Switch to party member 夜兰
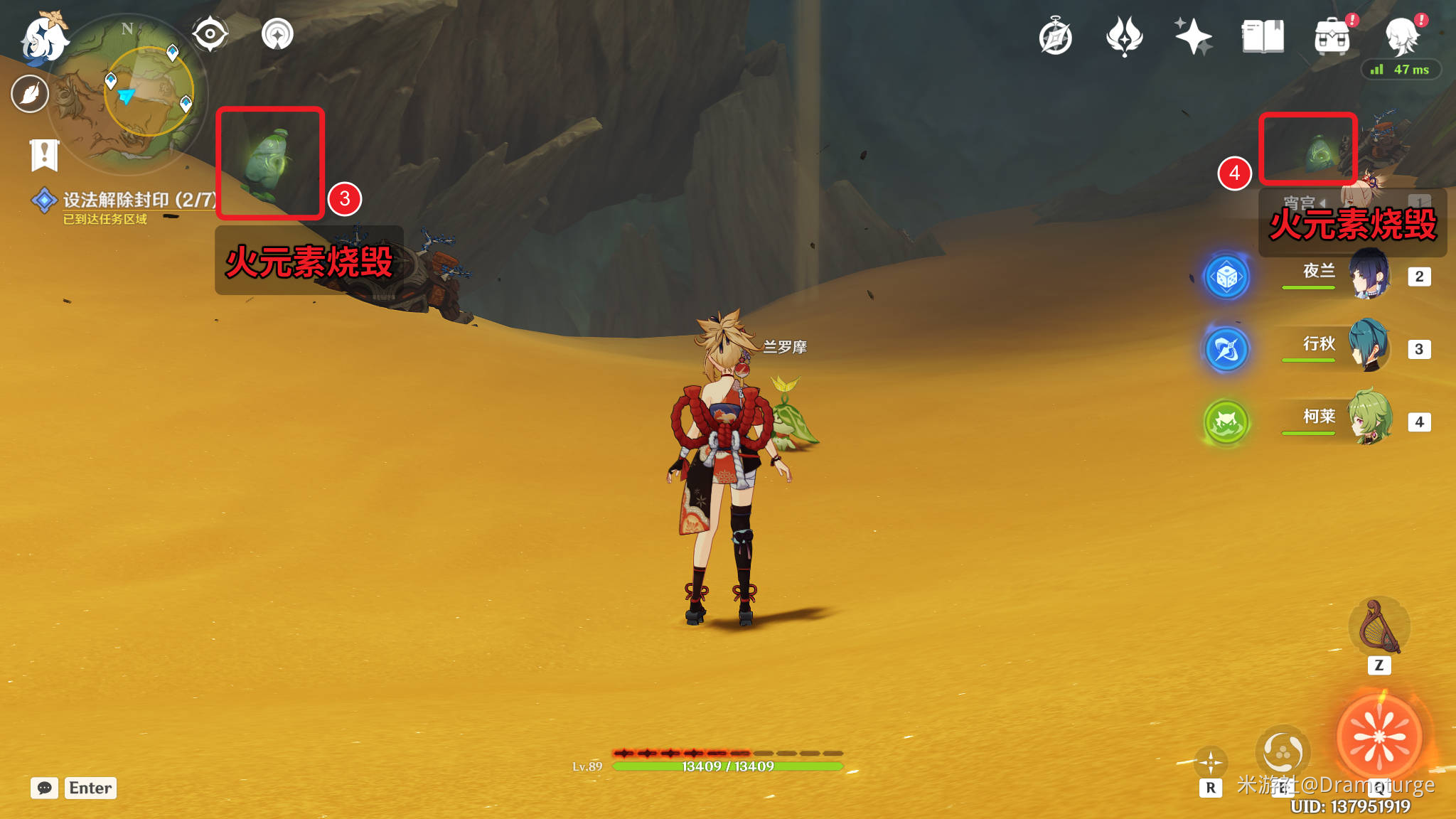Image resolution: width=1456 pixels, height=819 pixels. (1369, 275)
